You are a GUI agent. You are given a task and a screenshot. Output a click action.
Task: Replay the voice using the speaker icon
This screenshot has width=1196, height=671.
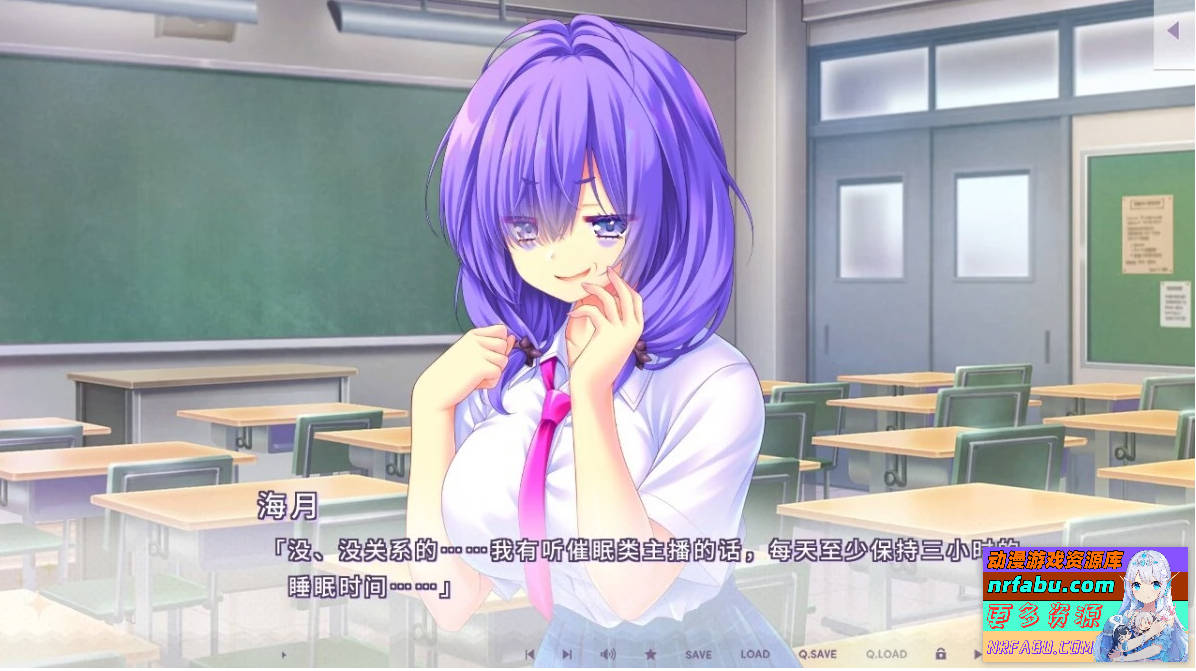point(607,654)
